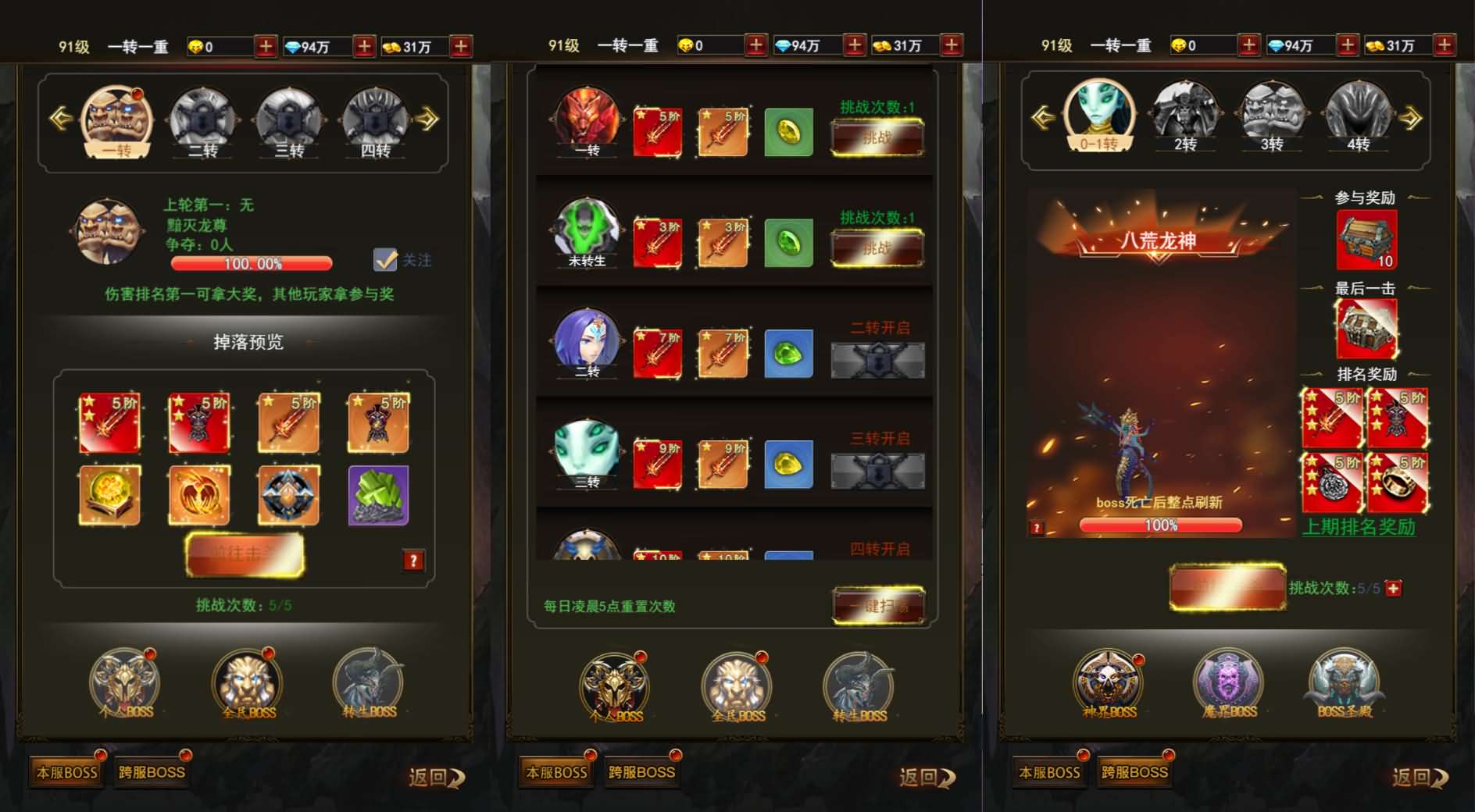Open the 上期排名奖励 link

click(x=1359, y=528)
